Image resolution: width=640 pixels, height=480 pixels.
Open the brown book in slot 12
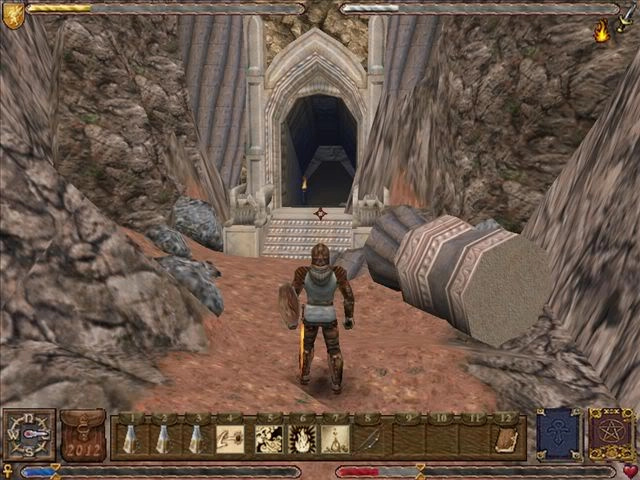tap(507, 438)
